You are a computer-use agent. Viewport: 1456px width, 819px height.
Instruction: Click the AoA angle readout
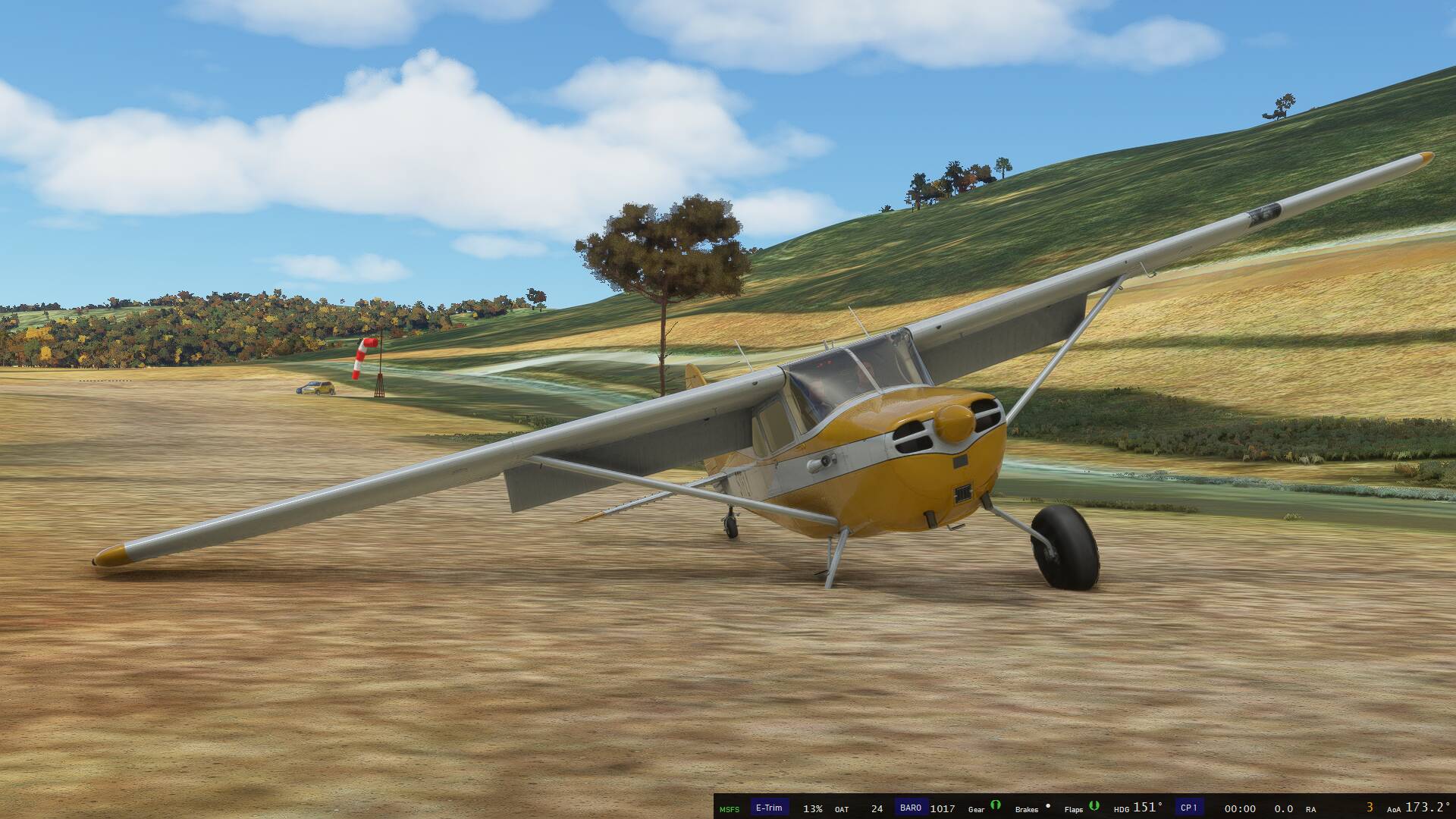tap(1394, 808)
